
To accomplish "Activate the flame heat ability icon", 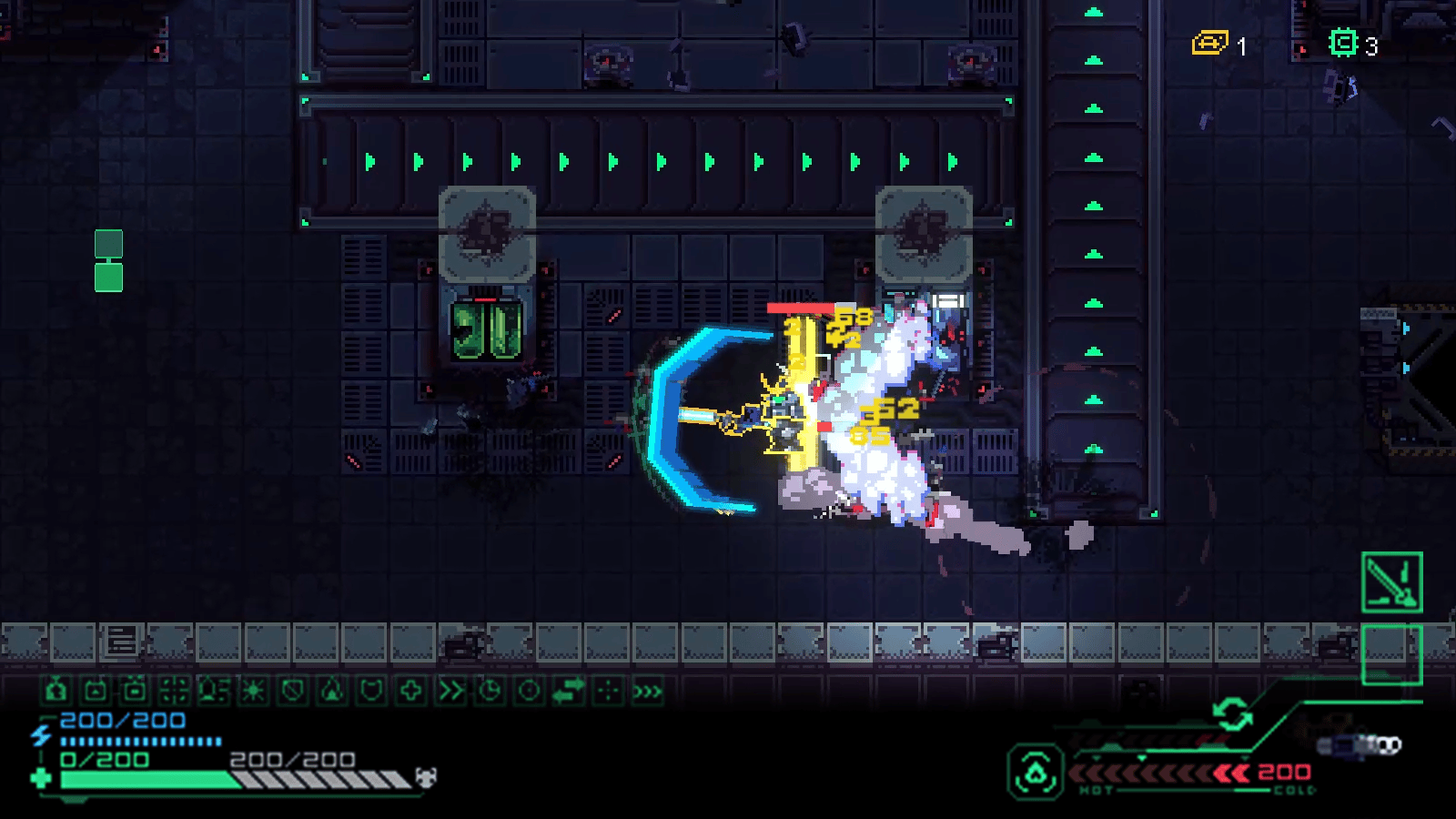I will coord(1036,773).
